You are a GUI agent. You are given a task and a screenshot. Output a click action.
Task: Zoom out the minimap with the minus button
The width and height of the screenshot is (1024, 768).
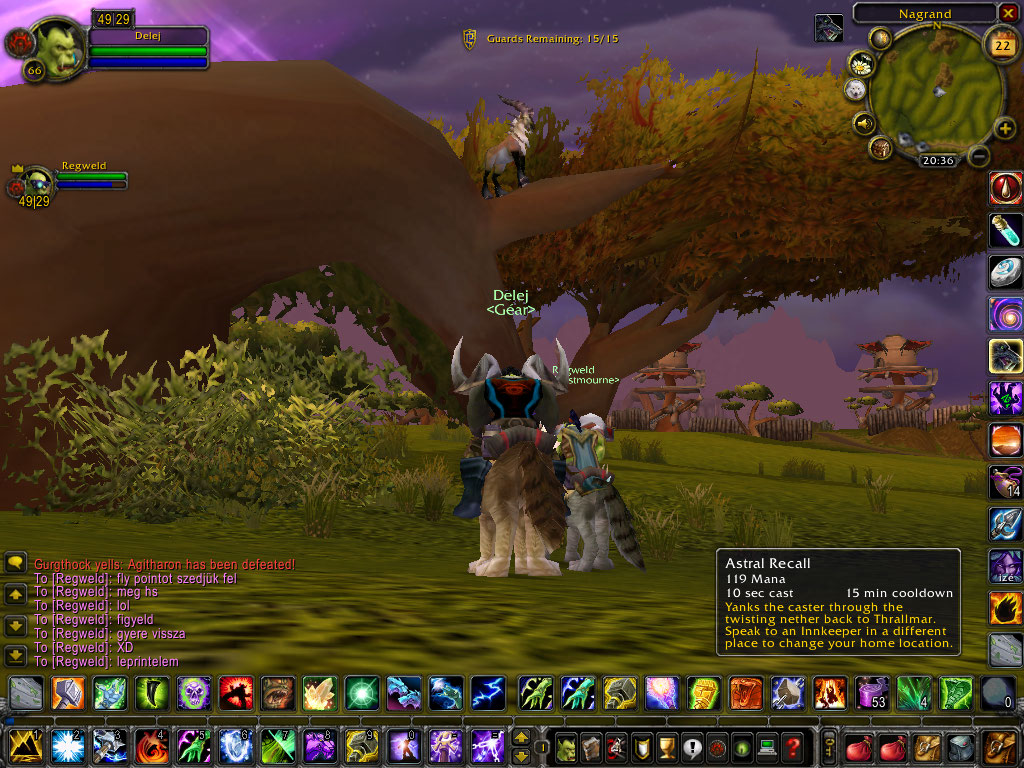pos(980,156)
